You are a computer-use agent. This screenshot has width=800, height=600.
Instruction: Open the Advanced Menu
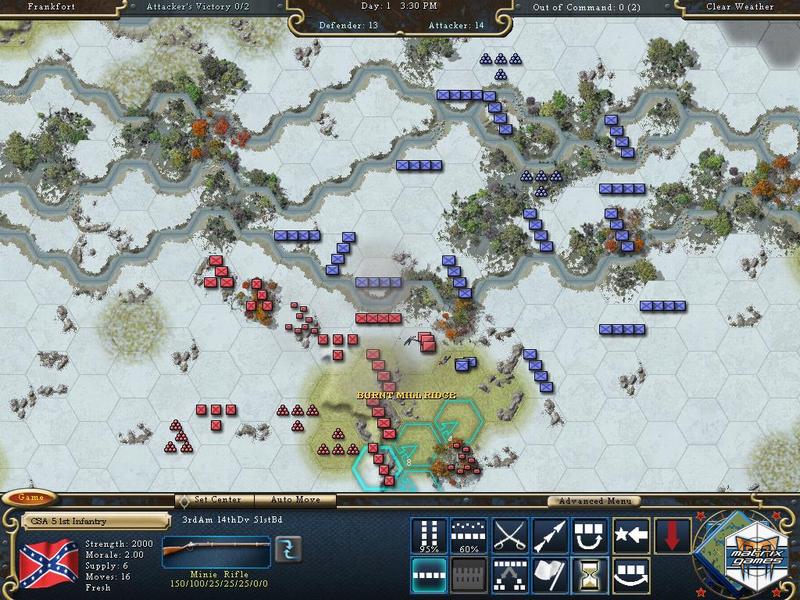tap(593, 501)
